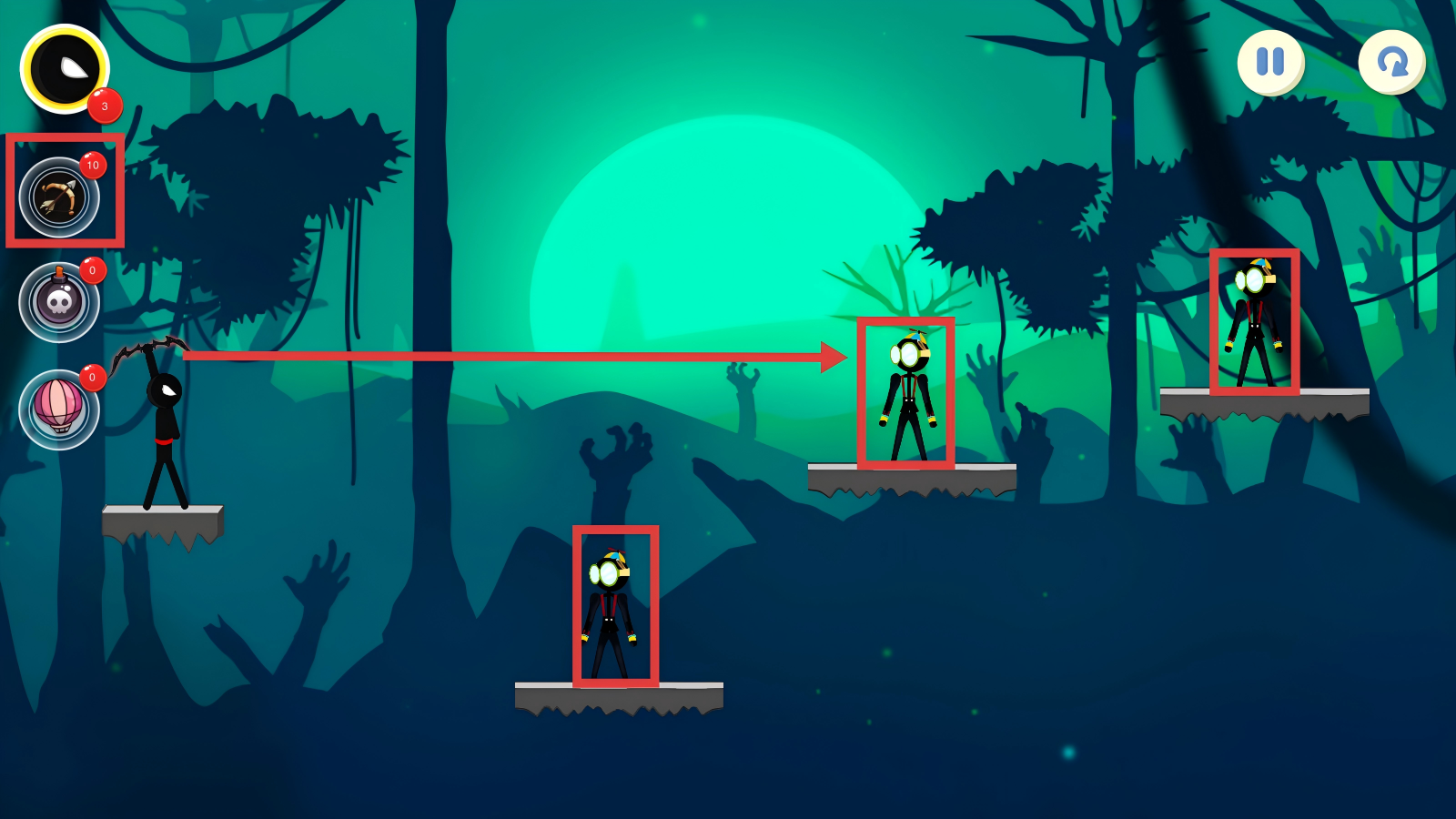Pause the game
This screenshot has height=819, width=1456.
point(1270,62)
